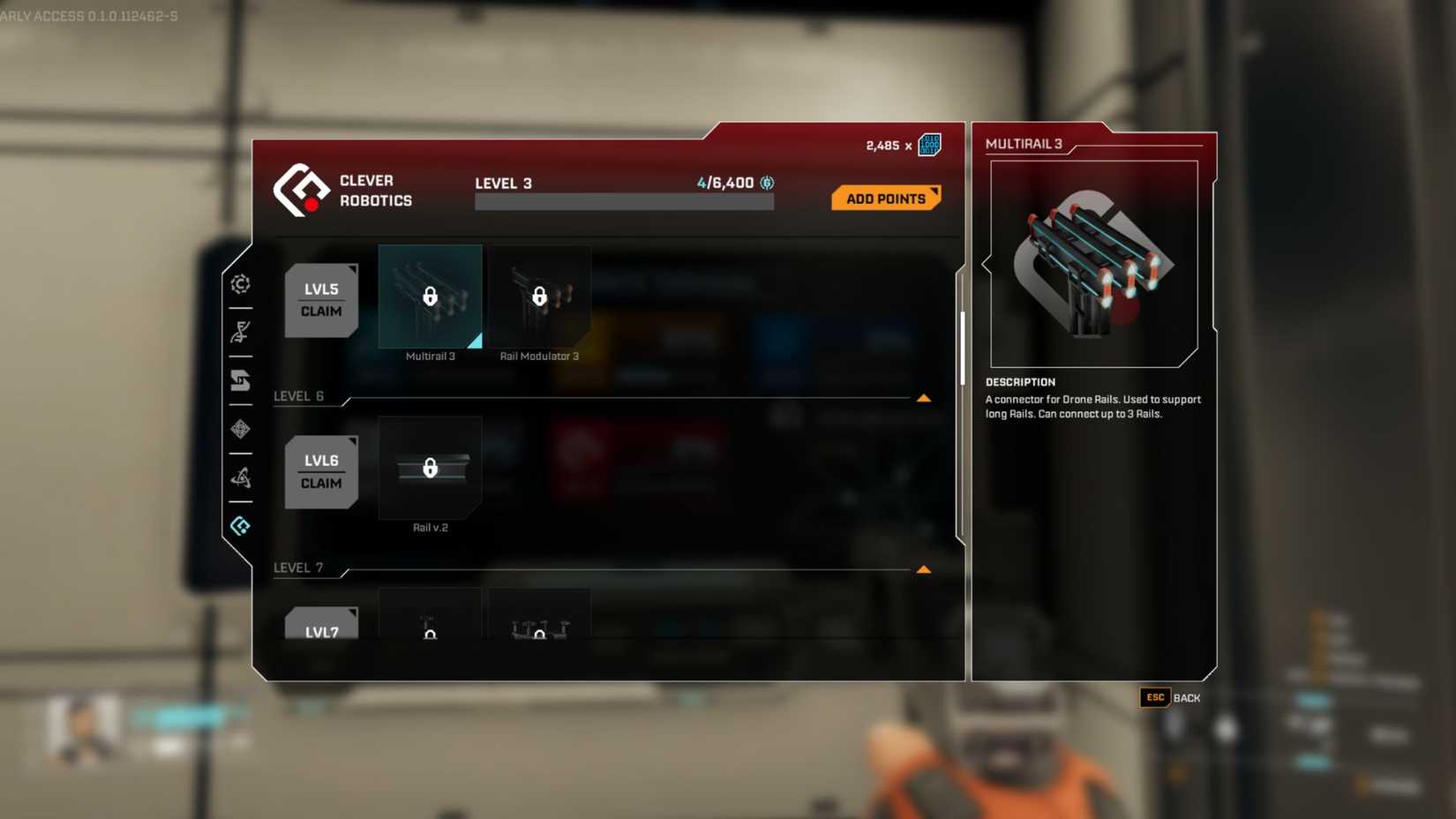Select the Clever Robotics faction icon in sidebar

[x=240, y=525]
